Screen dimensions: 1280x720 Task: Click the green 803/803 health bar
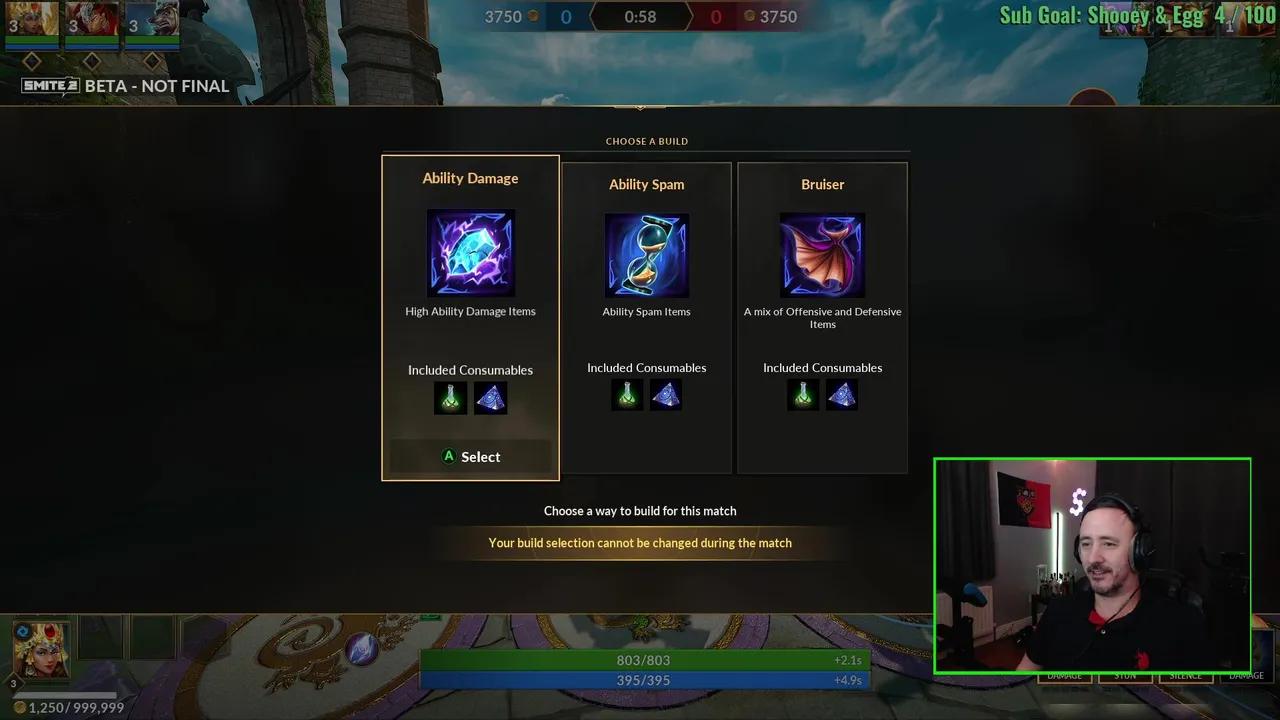pos(643,660)
